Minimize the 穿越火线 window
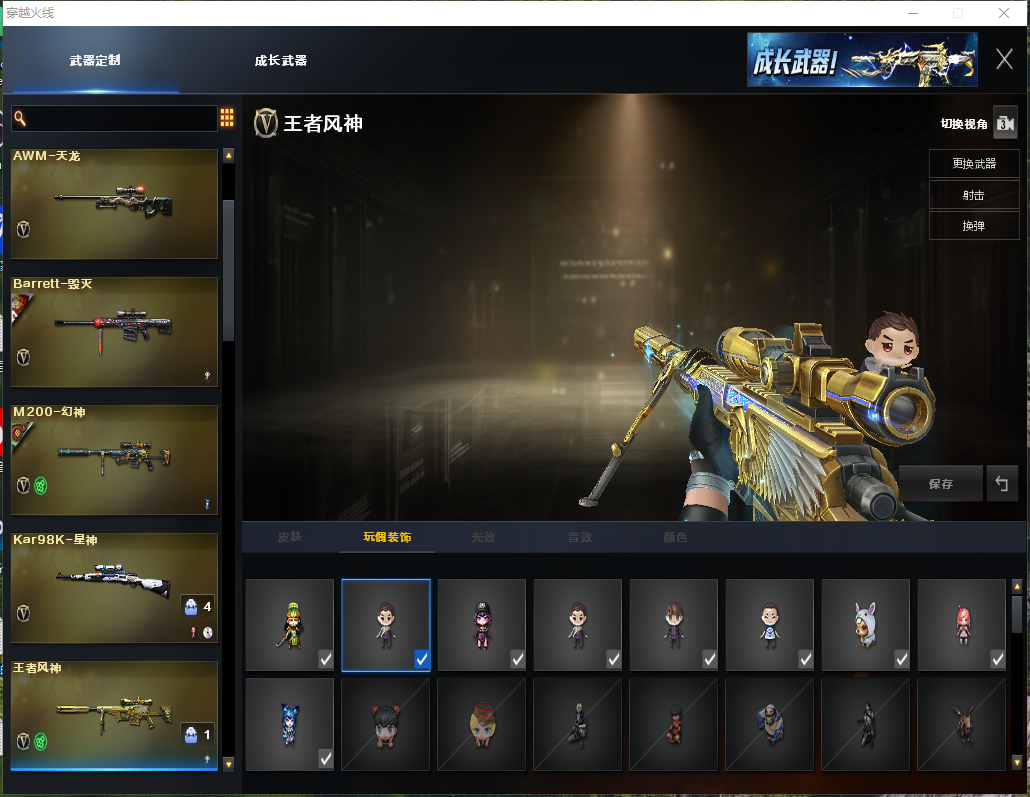This screenshot has width=1030, height=797. tap(913, 13)
